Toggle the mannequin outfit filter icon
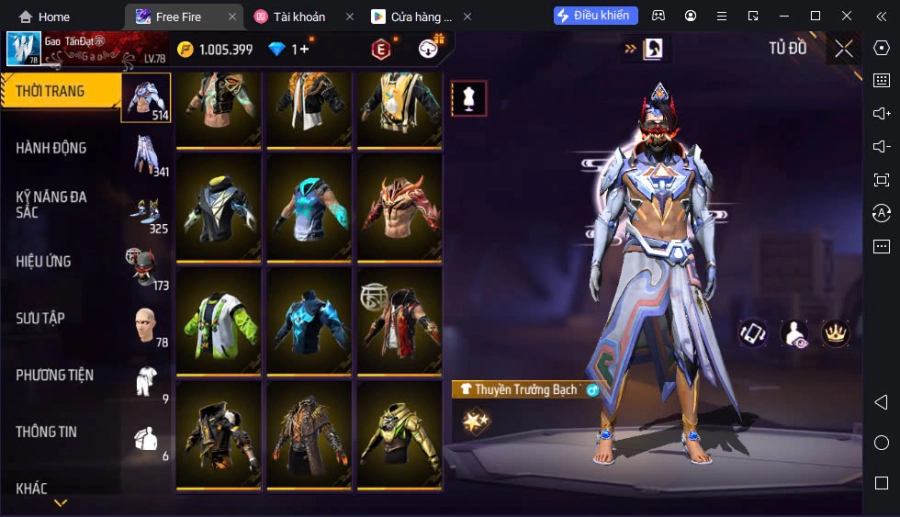This screenshot has height=517, width=900. coord(469,98)
